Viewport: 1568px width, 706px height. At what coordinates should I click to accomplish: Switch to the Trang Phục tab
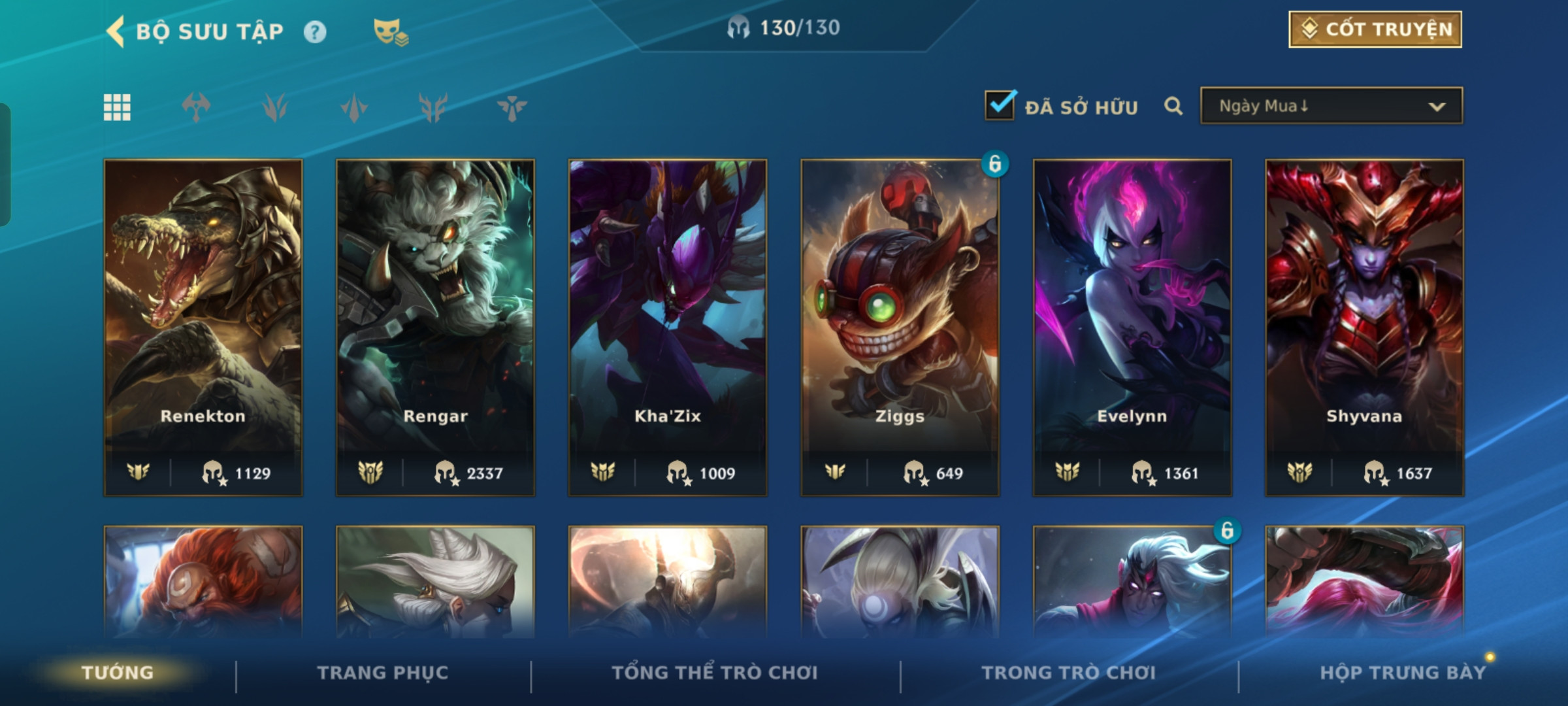coord(383,673)
